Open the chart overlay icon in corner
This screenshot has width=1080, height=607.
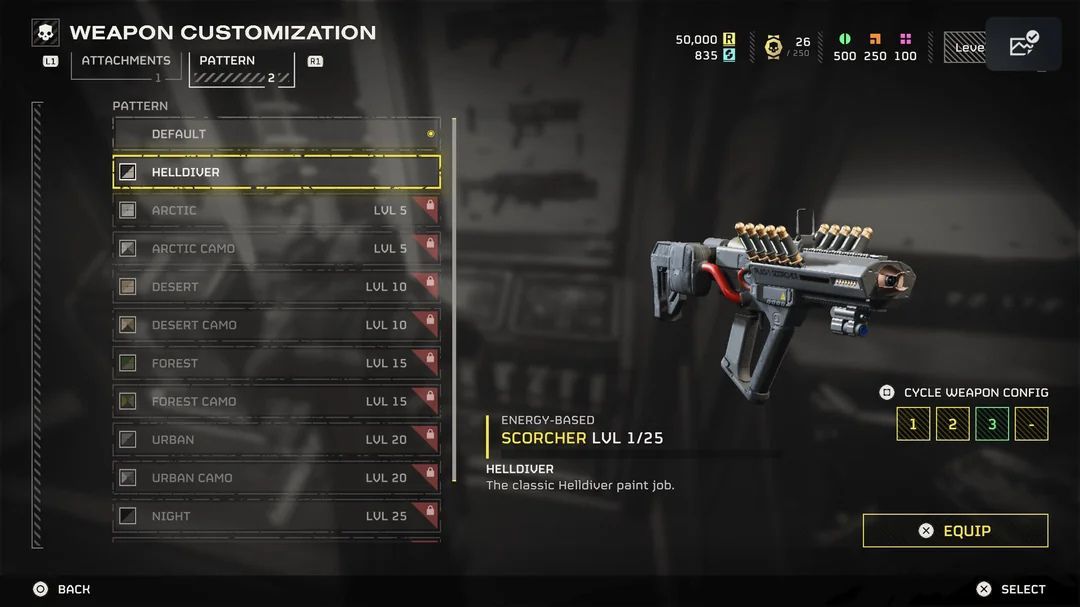pos(1023,45)
